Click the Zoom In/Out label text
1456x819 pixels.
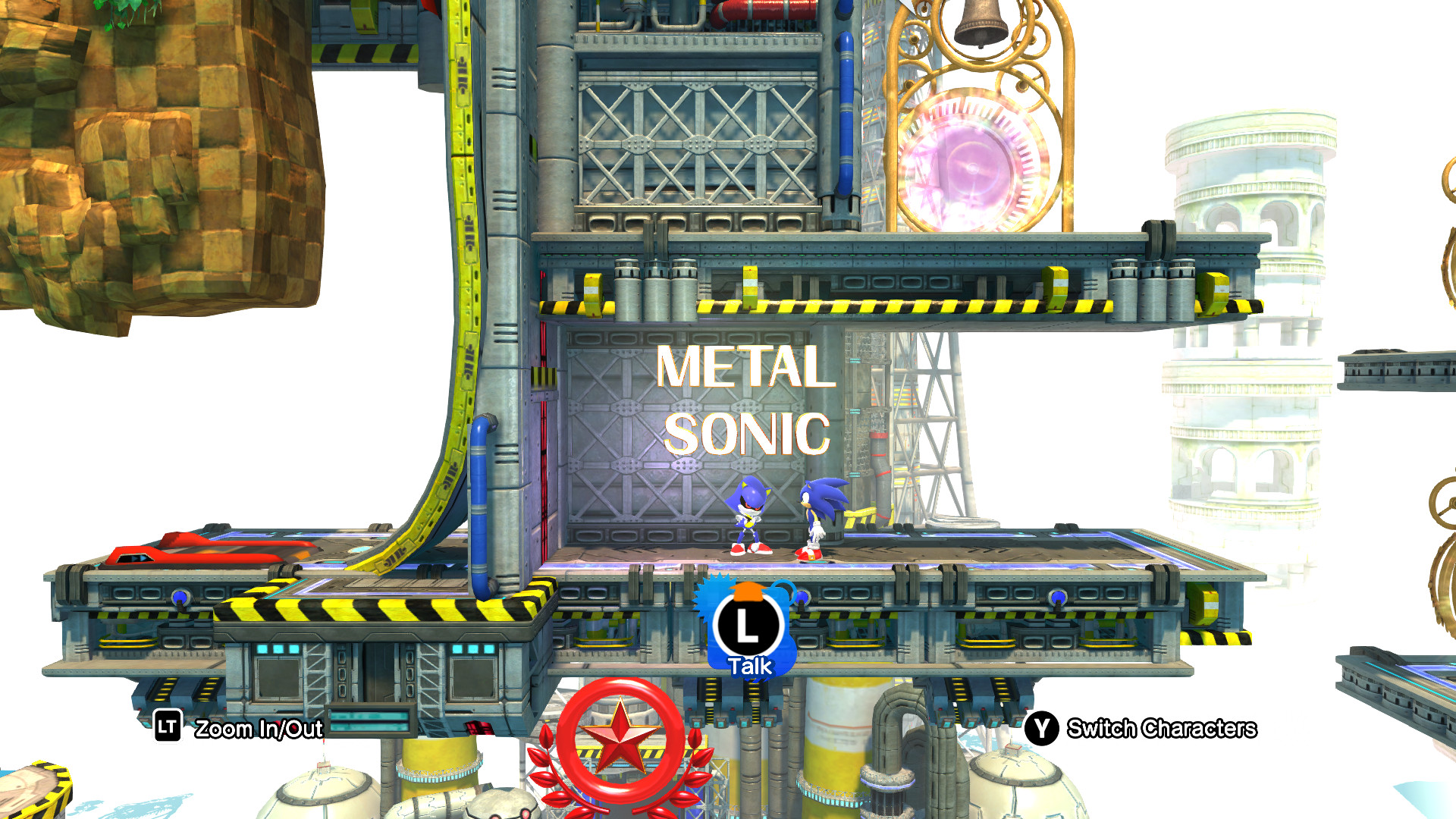[259, 730]
